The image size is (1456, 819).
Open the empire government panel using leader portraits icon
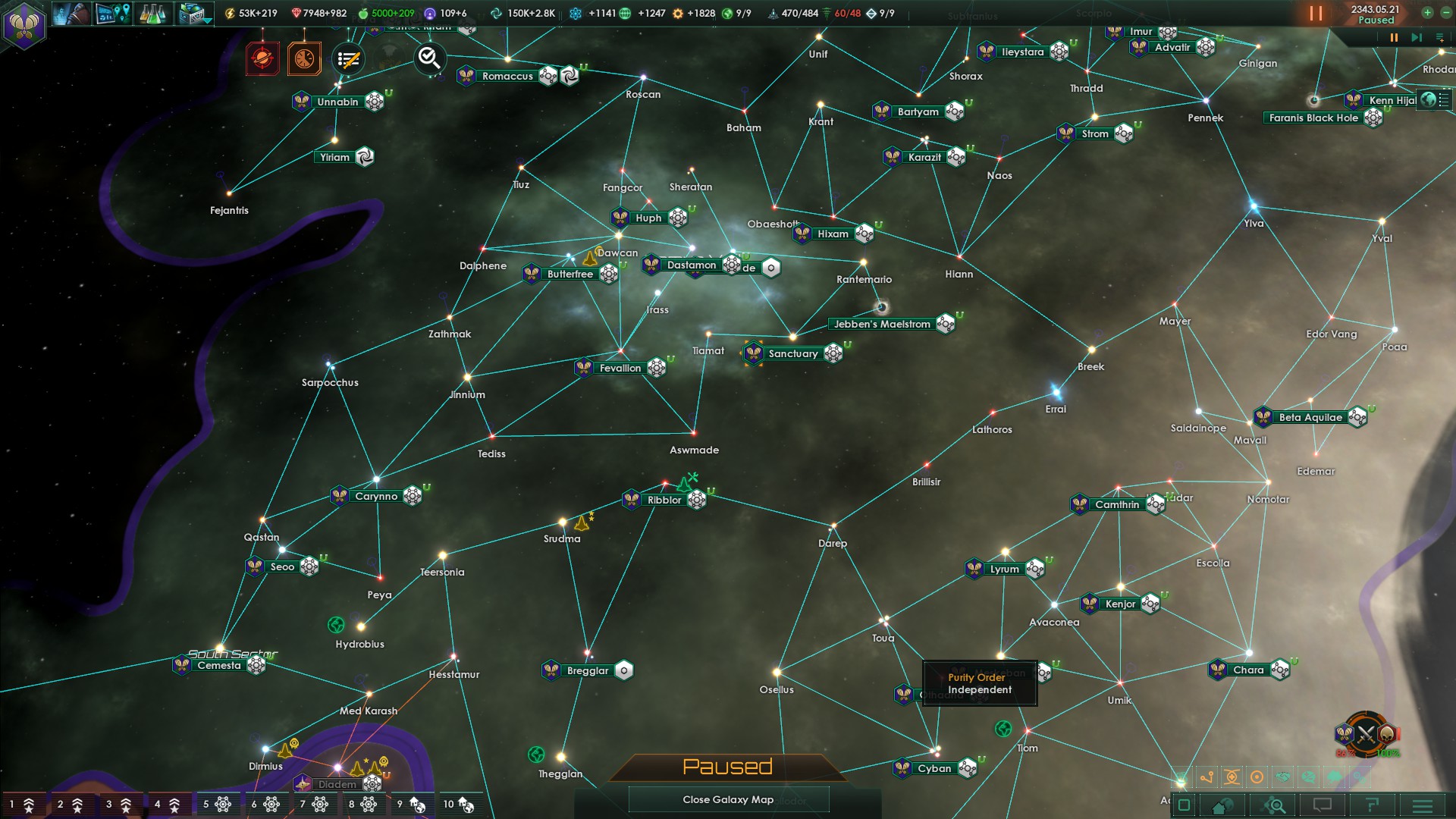71,14
